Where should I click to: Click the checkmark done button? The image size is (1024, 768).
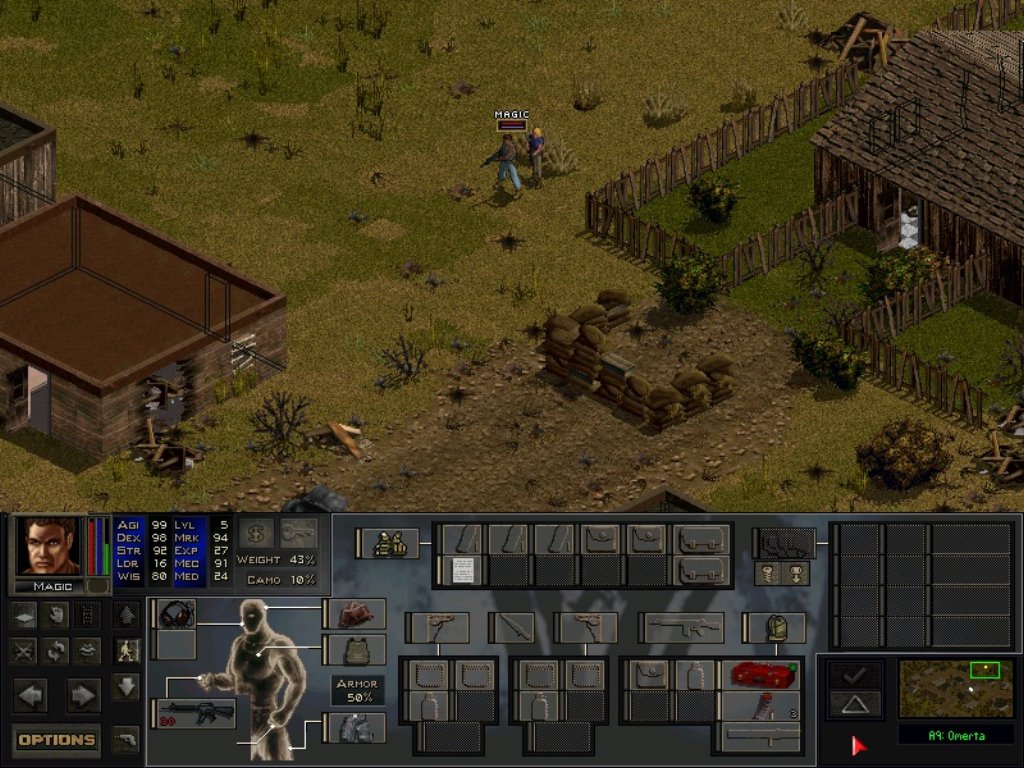tap(853, 675)
